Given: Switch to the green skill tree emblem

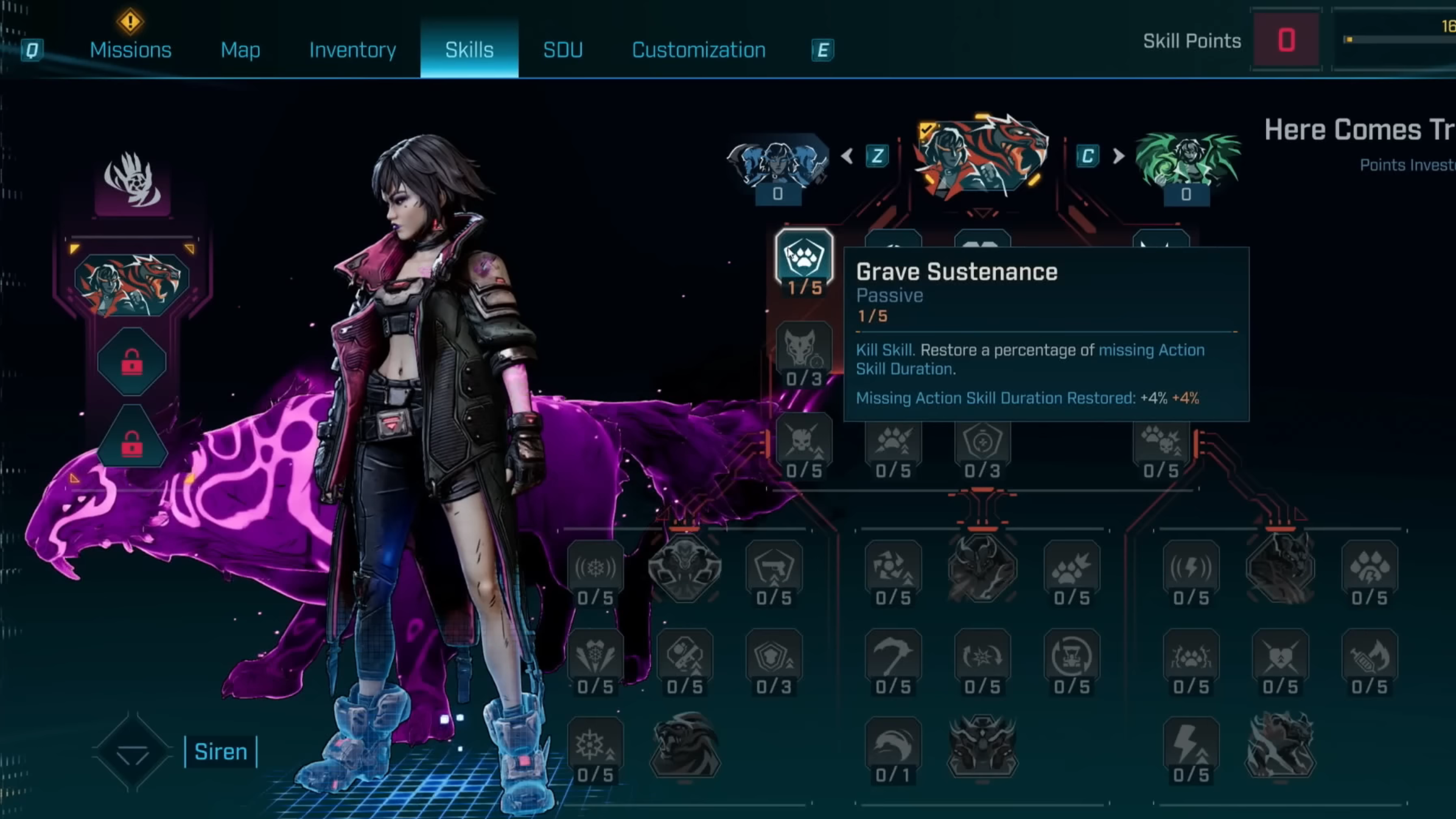Looking at the screenshot, I should point(1187,161).
